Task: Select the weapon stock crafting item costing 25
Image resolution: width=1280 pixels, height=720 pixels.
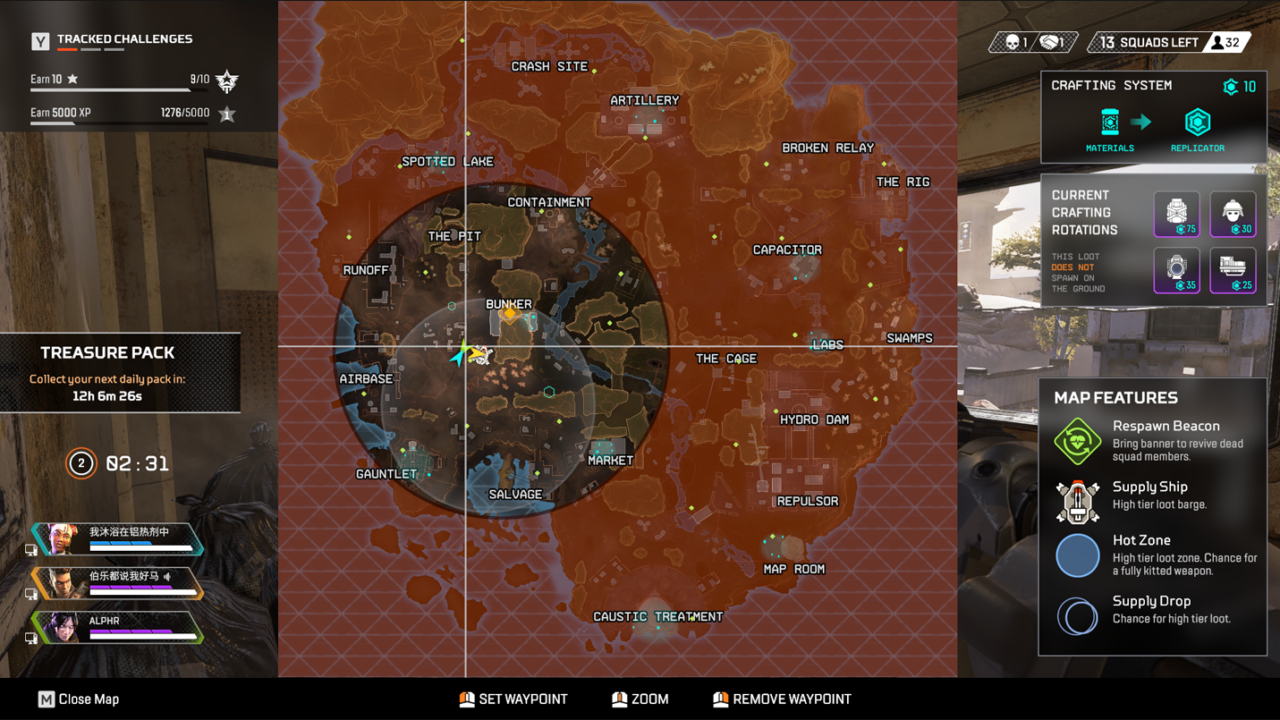Action: coord(1233,269)
